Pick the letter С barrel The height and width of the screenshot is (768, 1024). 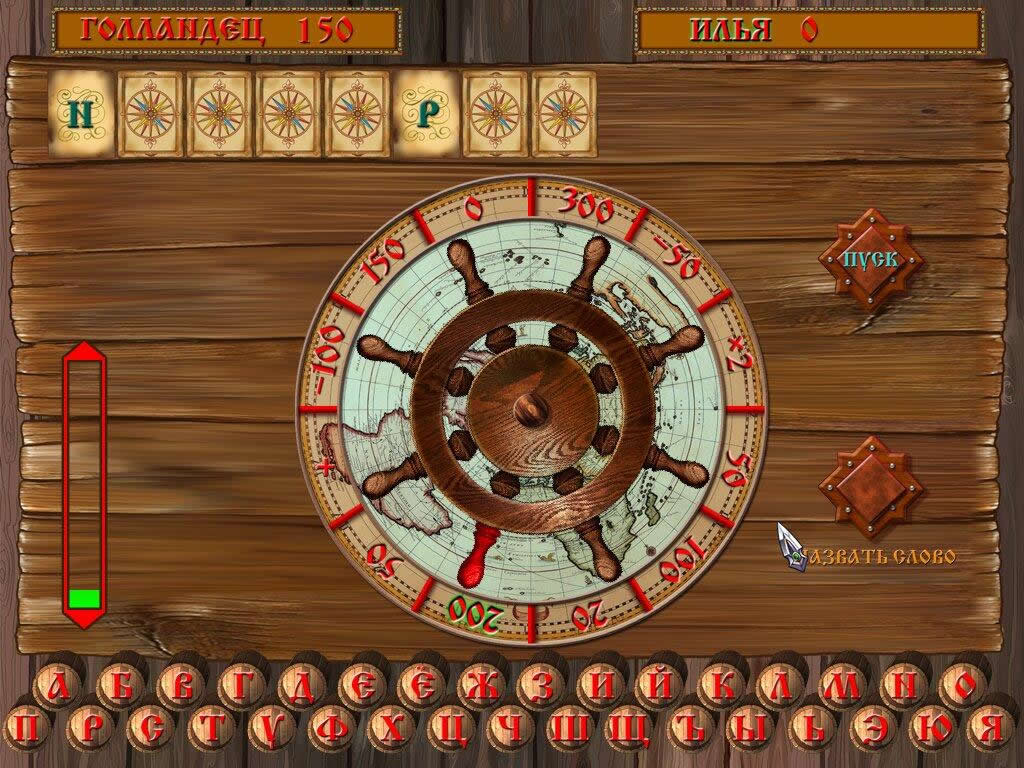point(150,728)
